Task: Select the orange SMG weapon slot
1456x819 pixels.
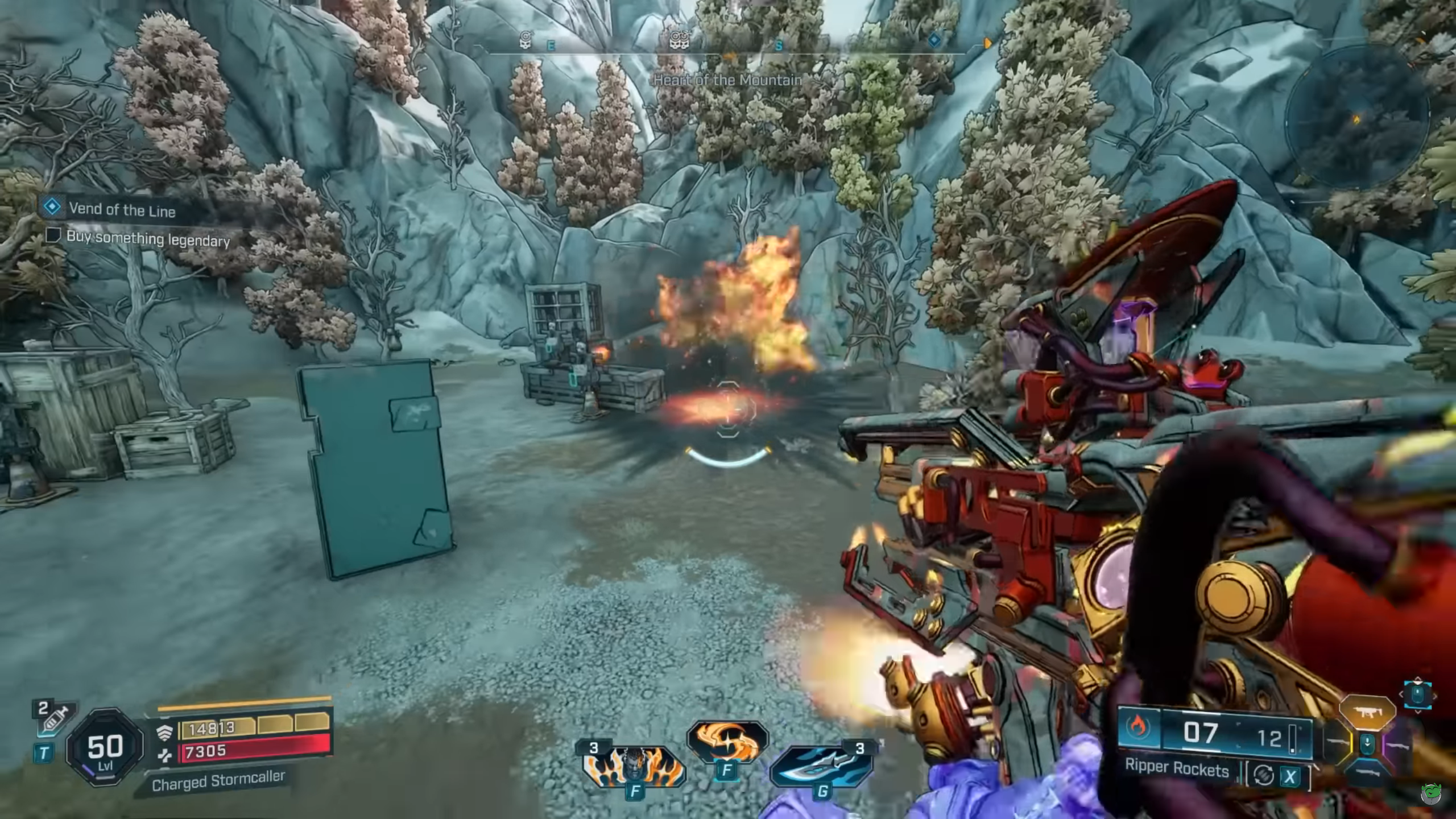Action: 1367,712
